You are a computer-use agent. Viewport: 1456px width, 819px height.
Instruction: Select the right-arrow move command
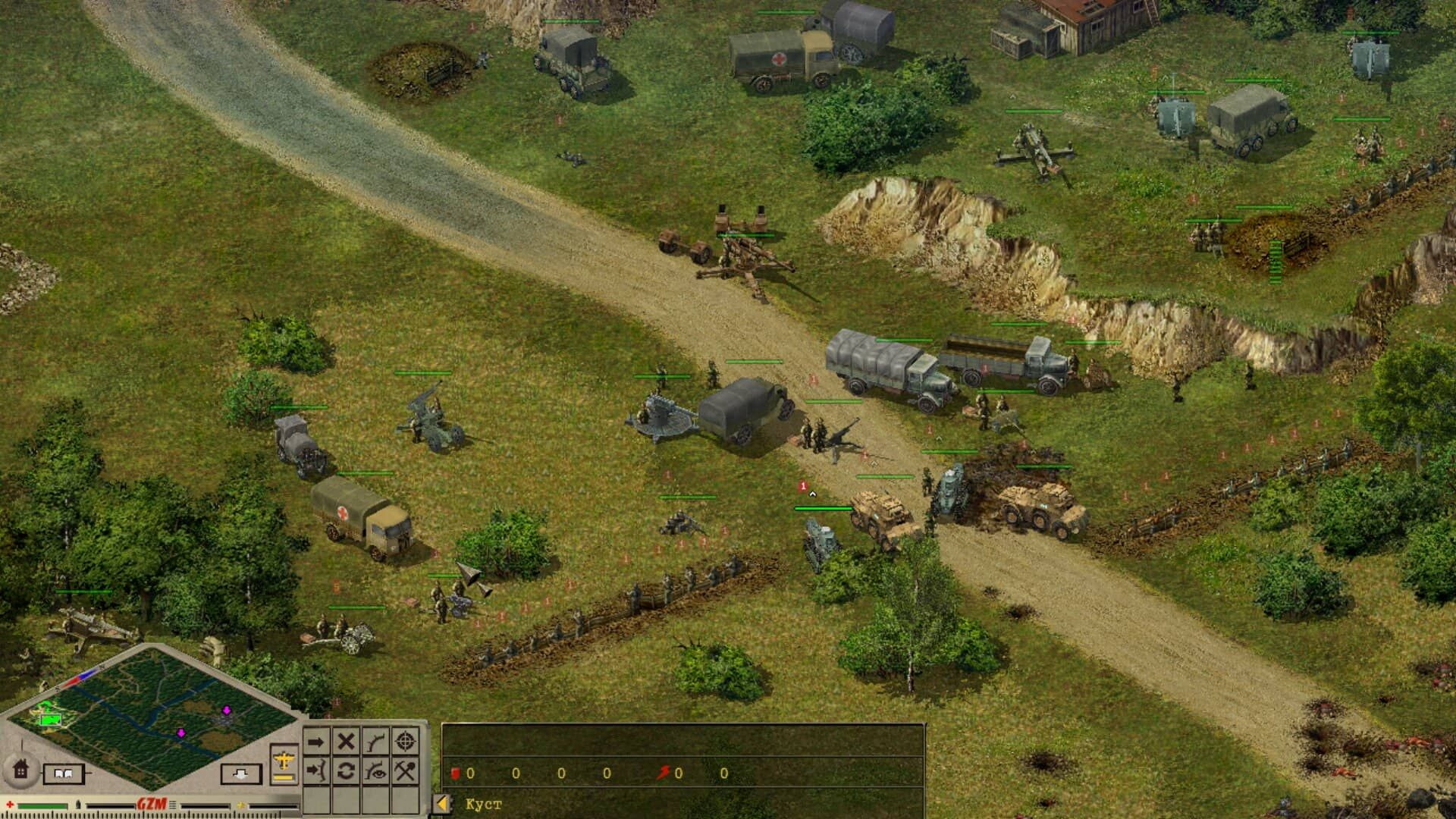(316, 741)
